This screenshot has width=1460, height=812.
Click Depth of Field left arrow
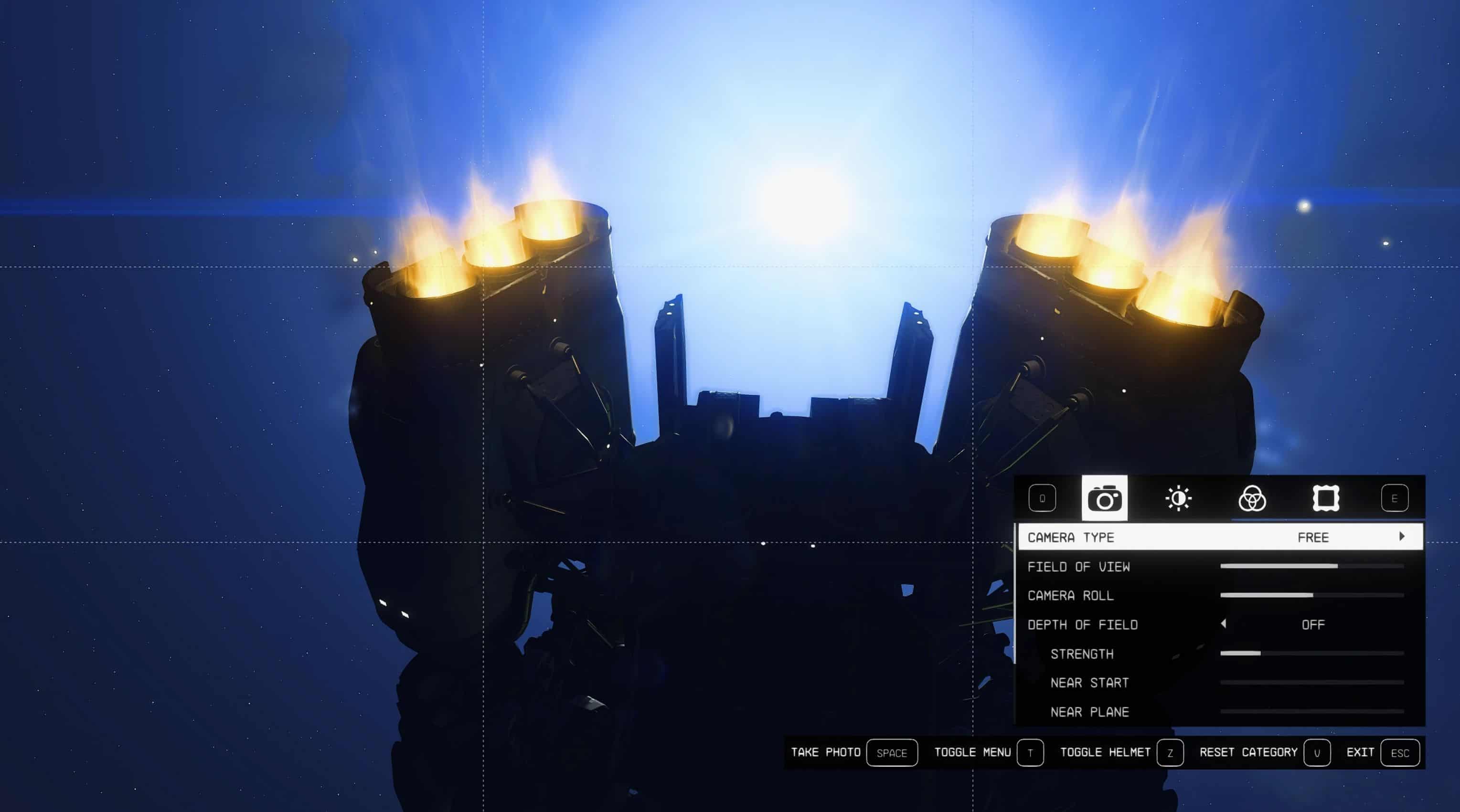click(1224, 624)
